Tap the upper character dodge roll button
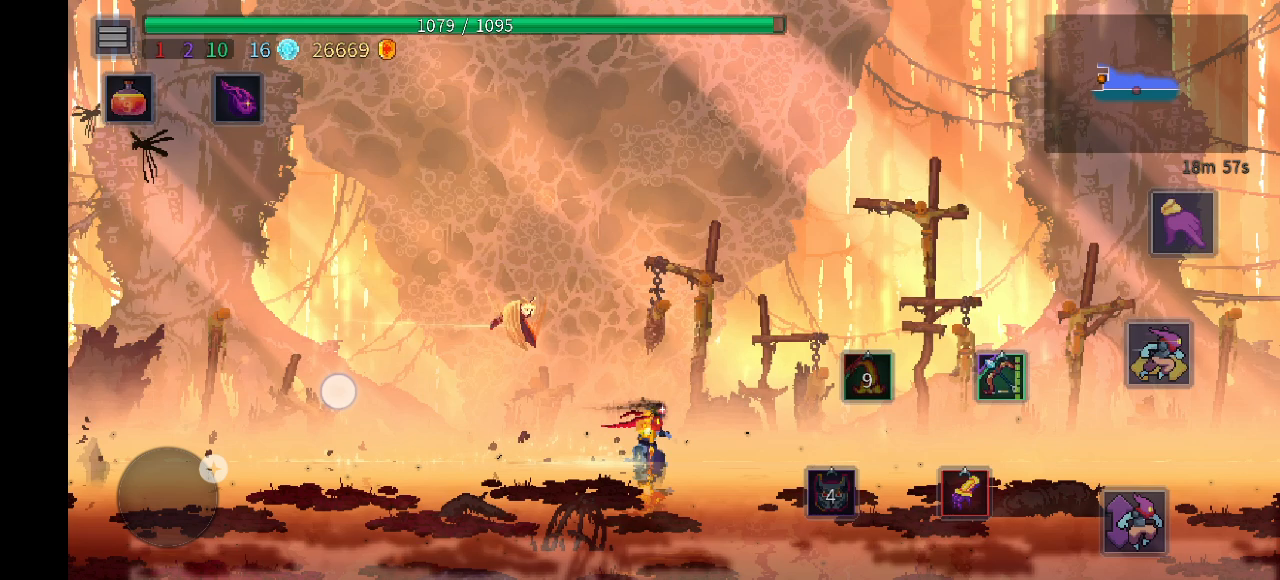 [x=1159, y=353]
